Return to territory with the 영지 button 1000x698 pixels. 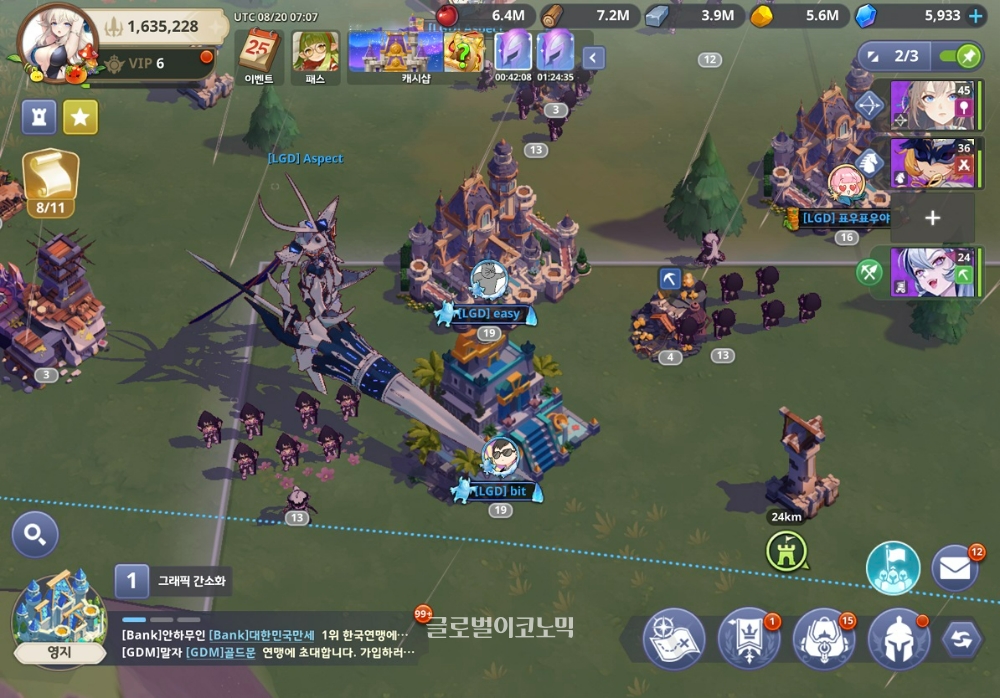pyautogui.click(x=58, y=620)
